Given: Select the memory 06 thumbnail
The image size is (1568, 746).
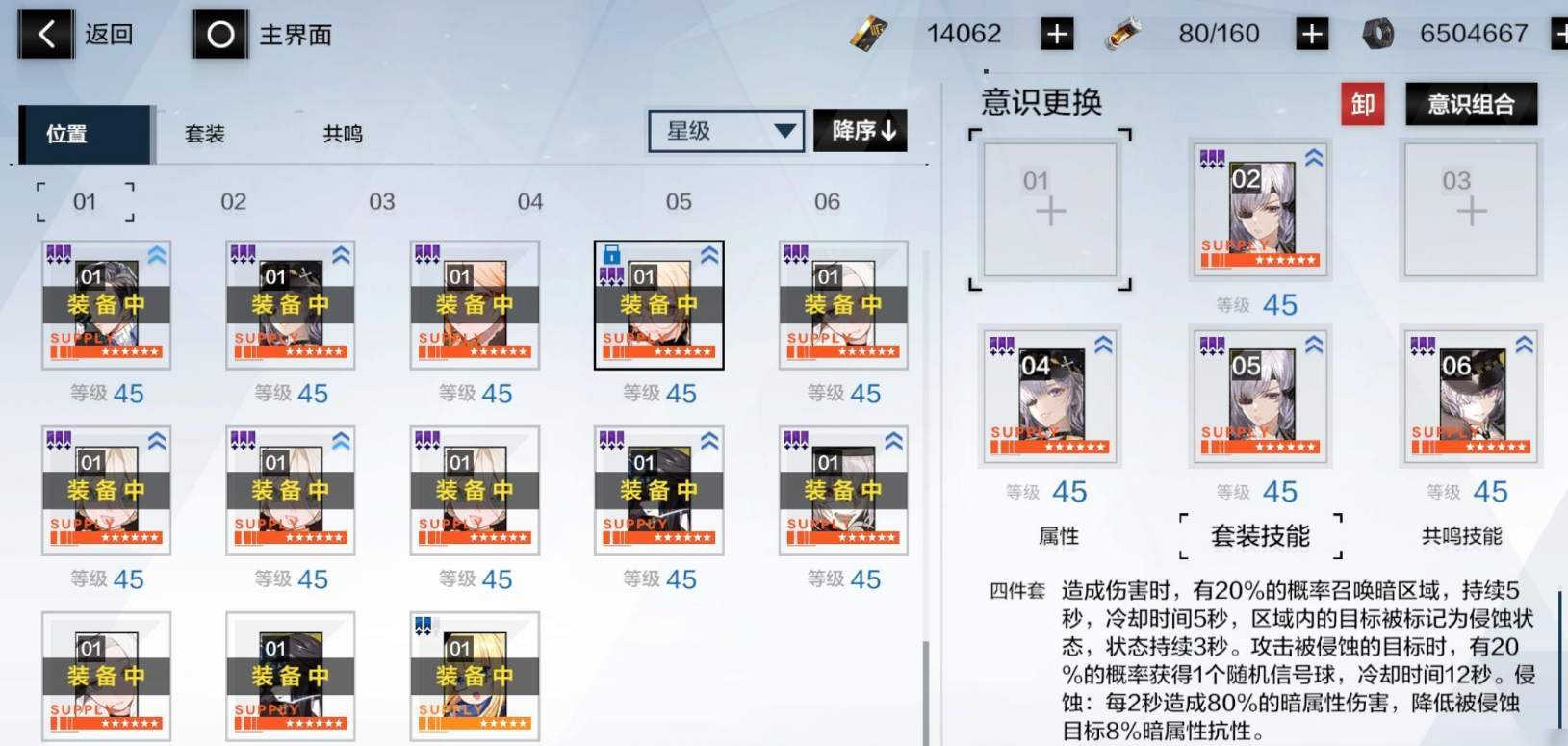Looking at the screenshot, I should click(1470, 397).
